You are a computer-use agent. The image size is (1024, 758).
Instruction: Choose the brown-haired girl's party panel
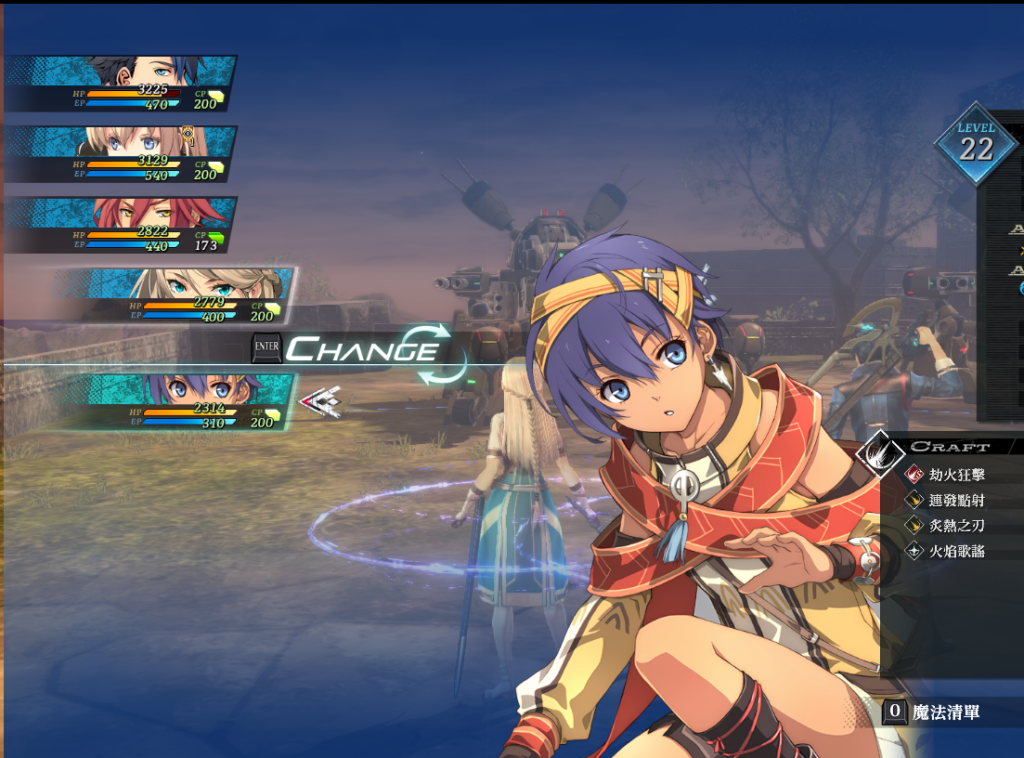pyautogui.click(x=122, y=154)
